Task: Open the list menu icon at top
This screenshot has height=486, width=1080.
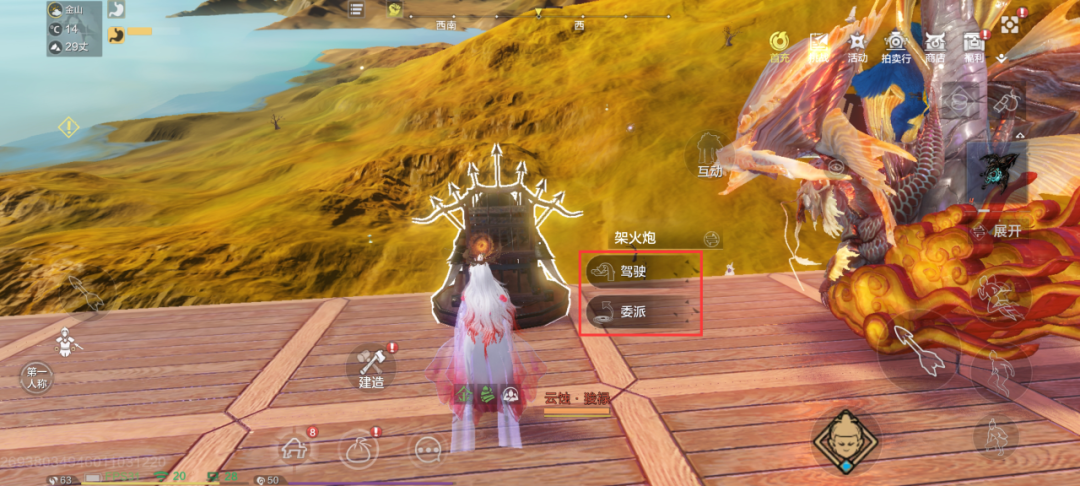Action: [x=357, y=10]
